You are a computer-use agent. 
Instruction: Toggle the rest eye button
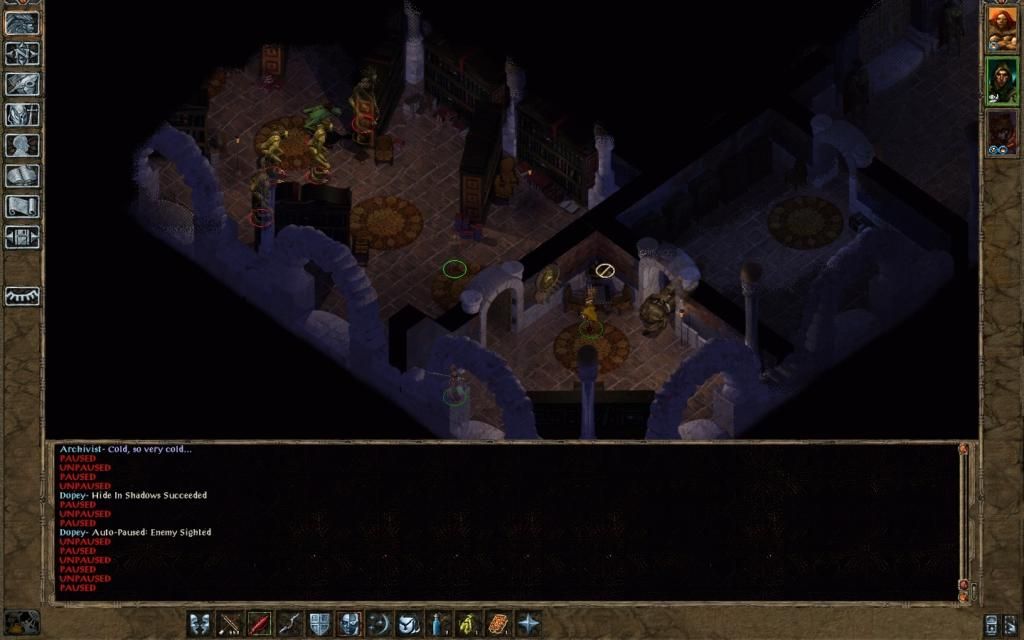click(x=22, y=296)
